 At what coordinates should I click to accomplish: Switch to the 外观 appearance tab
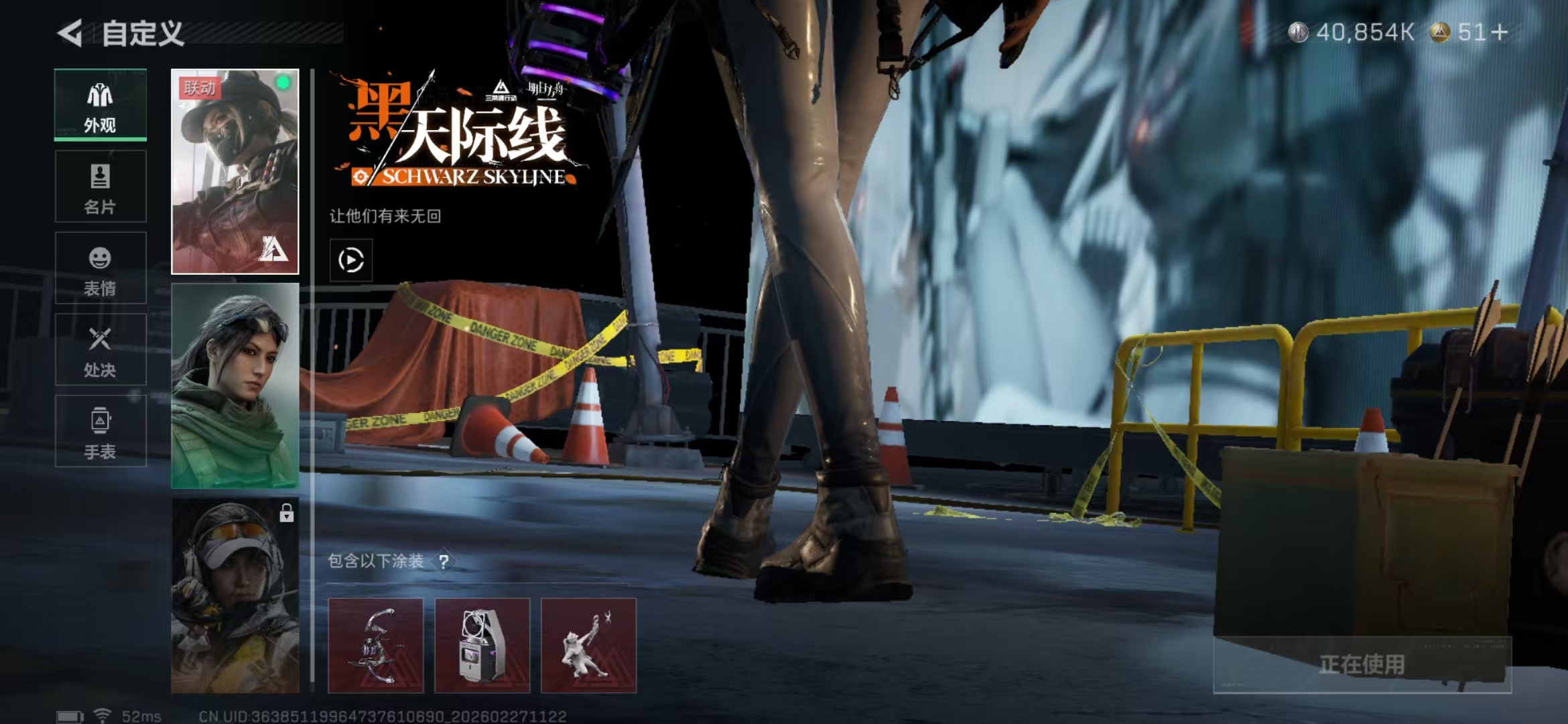click(101, 106)
